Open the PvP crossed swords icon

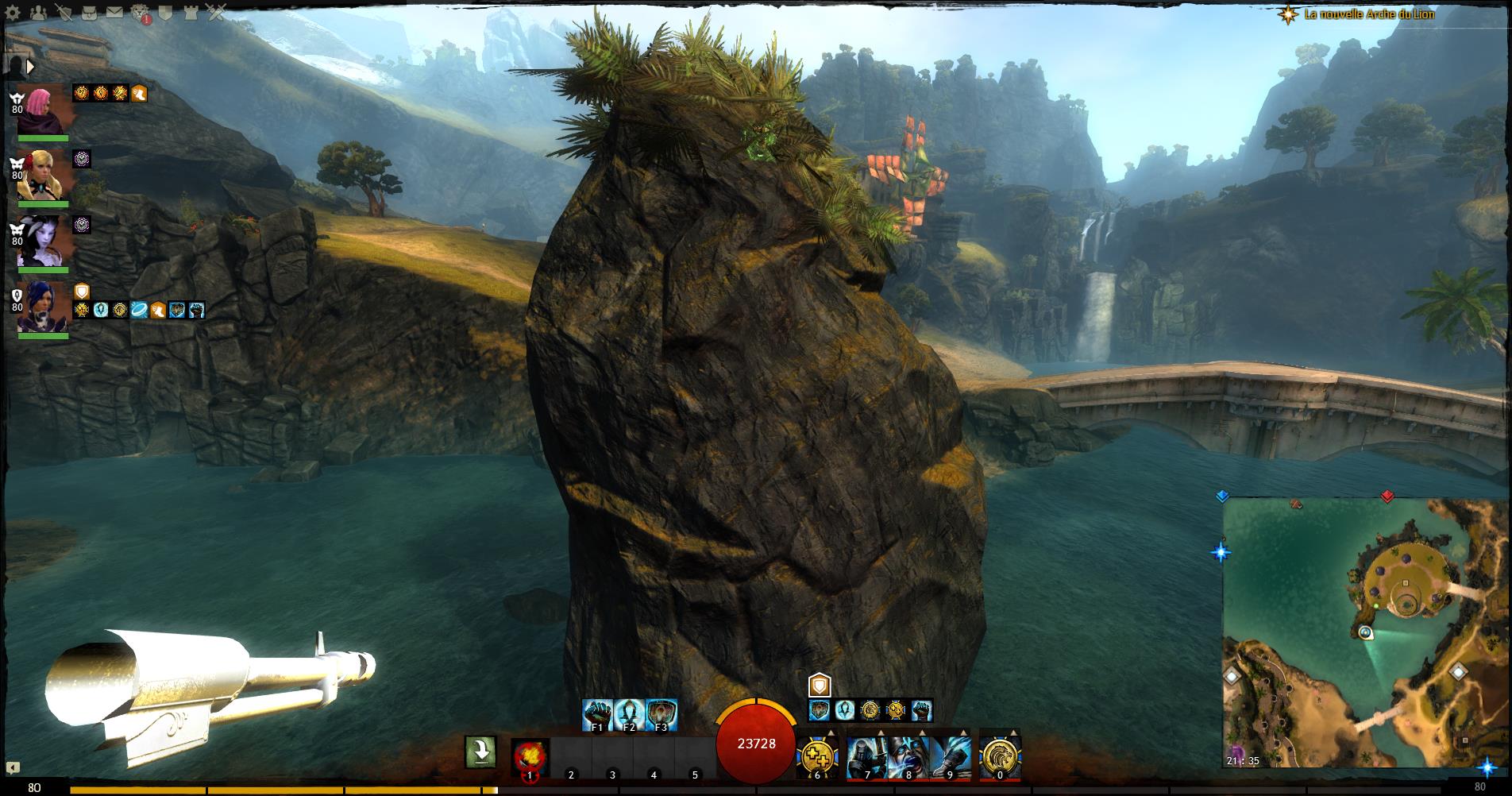click(216, 13)
